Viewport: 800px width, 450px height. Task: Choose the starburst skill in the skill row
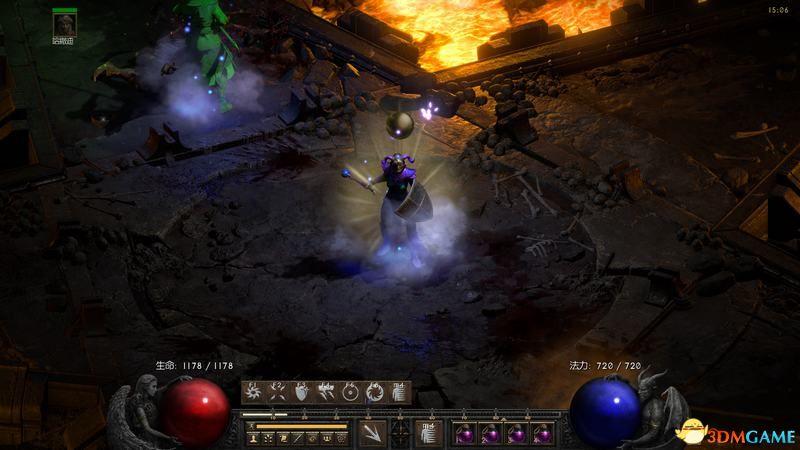253,392
